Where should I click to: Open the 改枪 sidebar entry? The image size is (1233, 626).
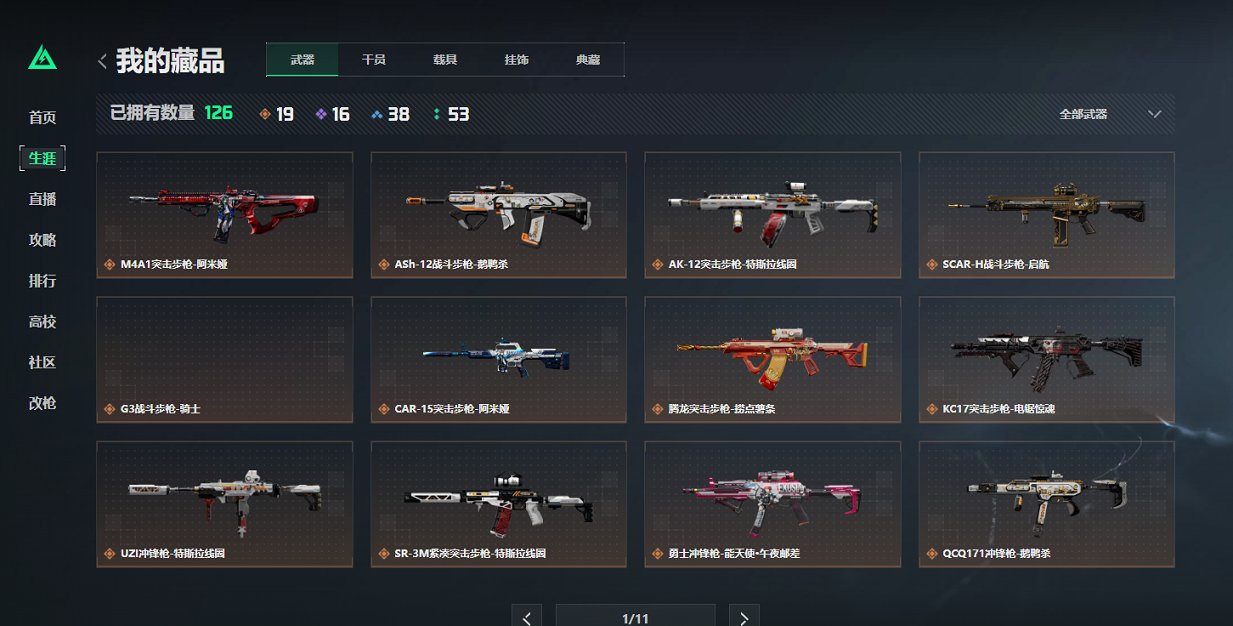[x=42, y=403]
